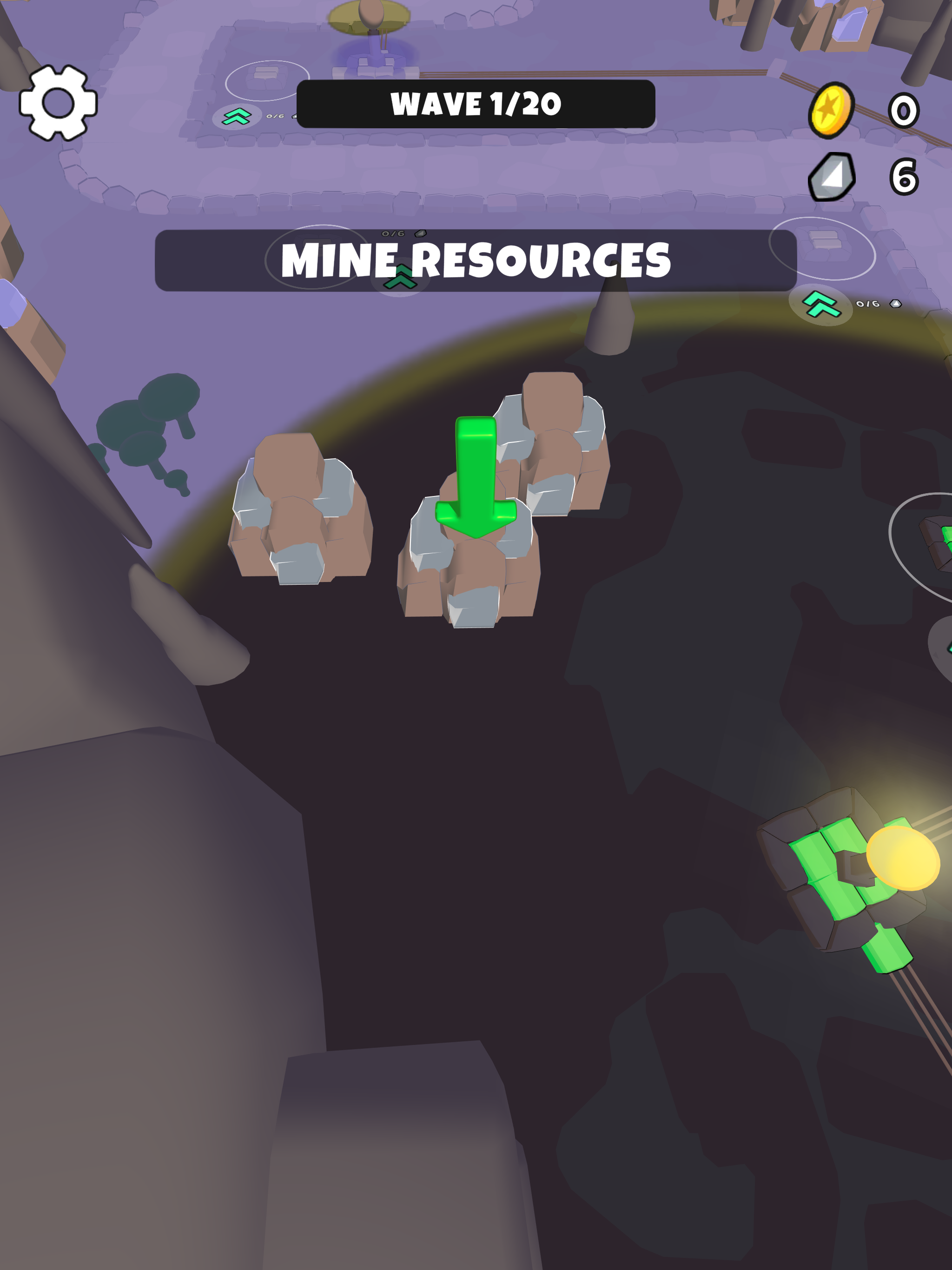Click the gold coin icon in the top right

832,110
